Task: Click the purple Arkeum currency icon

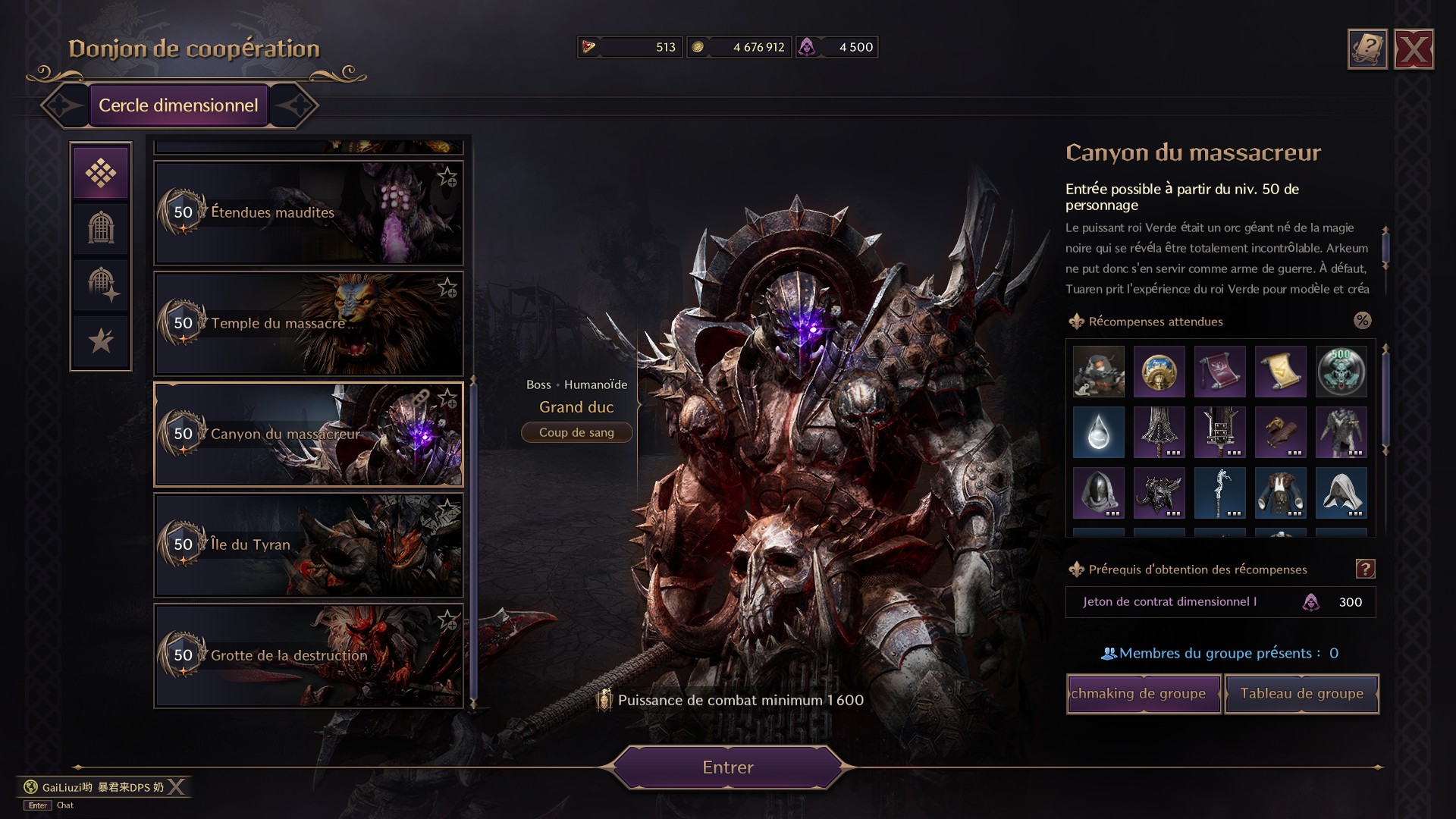Action: 810,46
